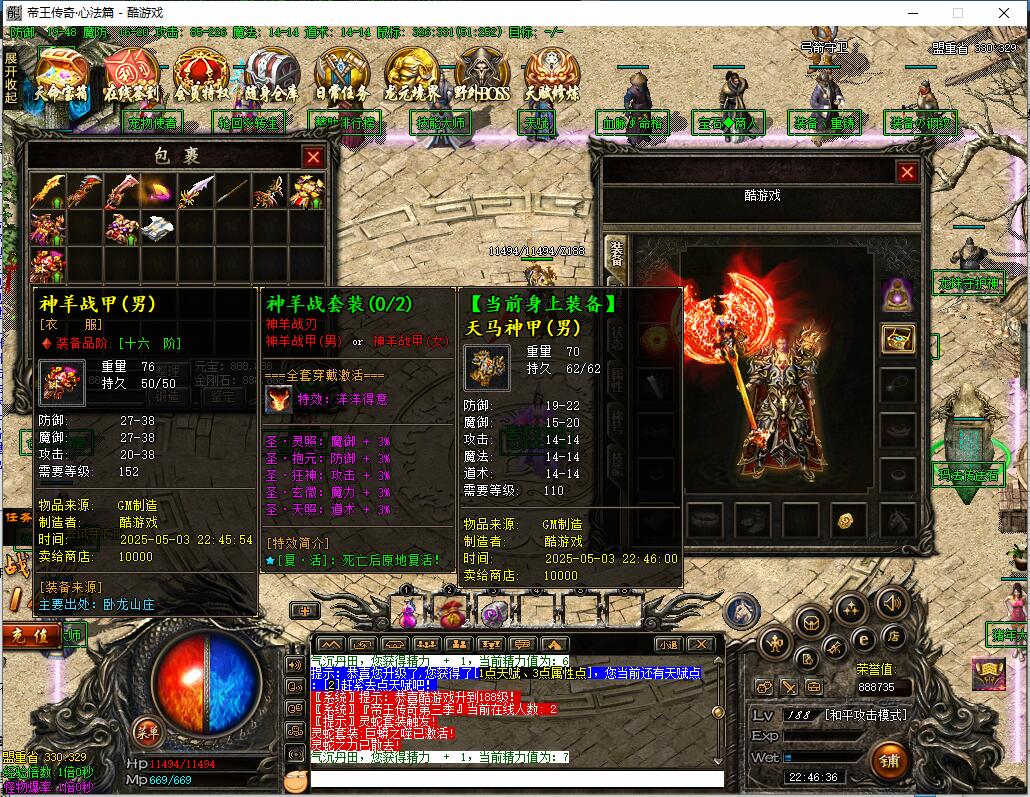Click the treasure chest icon in equipment panel
This screenshot has height=797, width=1030.
click(x=897, y=338)
